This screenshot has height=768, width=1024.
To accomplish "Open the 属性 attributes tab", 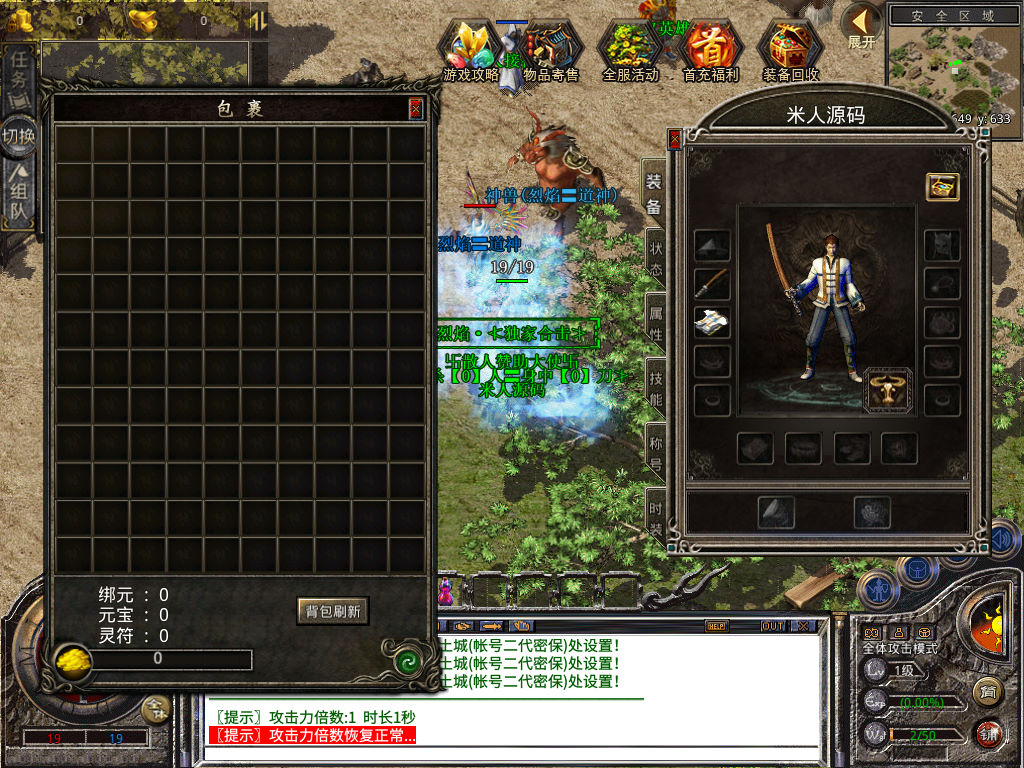I will [x=655, y=322].
